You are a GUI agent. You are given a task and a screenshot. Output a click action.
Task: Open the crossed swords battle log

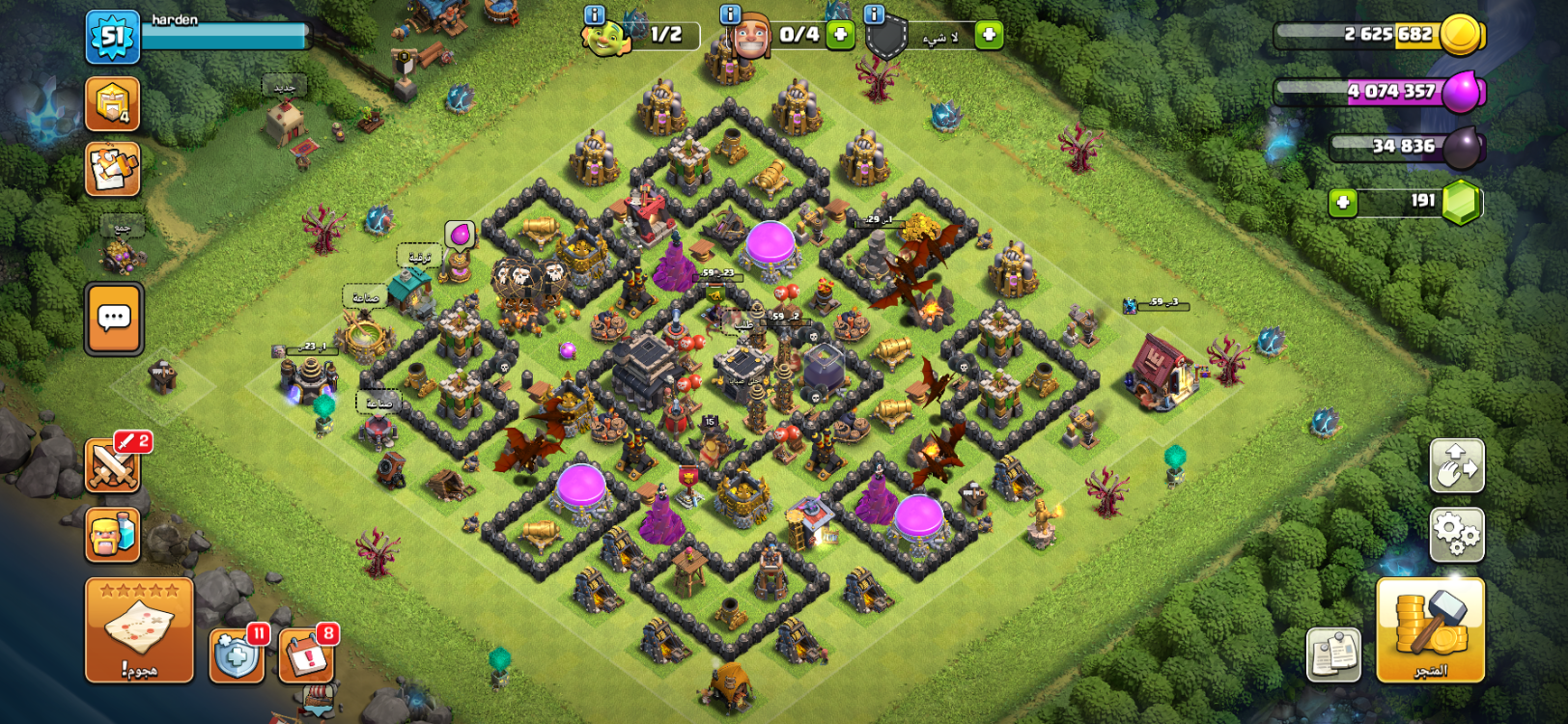[x=113, y=466]
